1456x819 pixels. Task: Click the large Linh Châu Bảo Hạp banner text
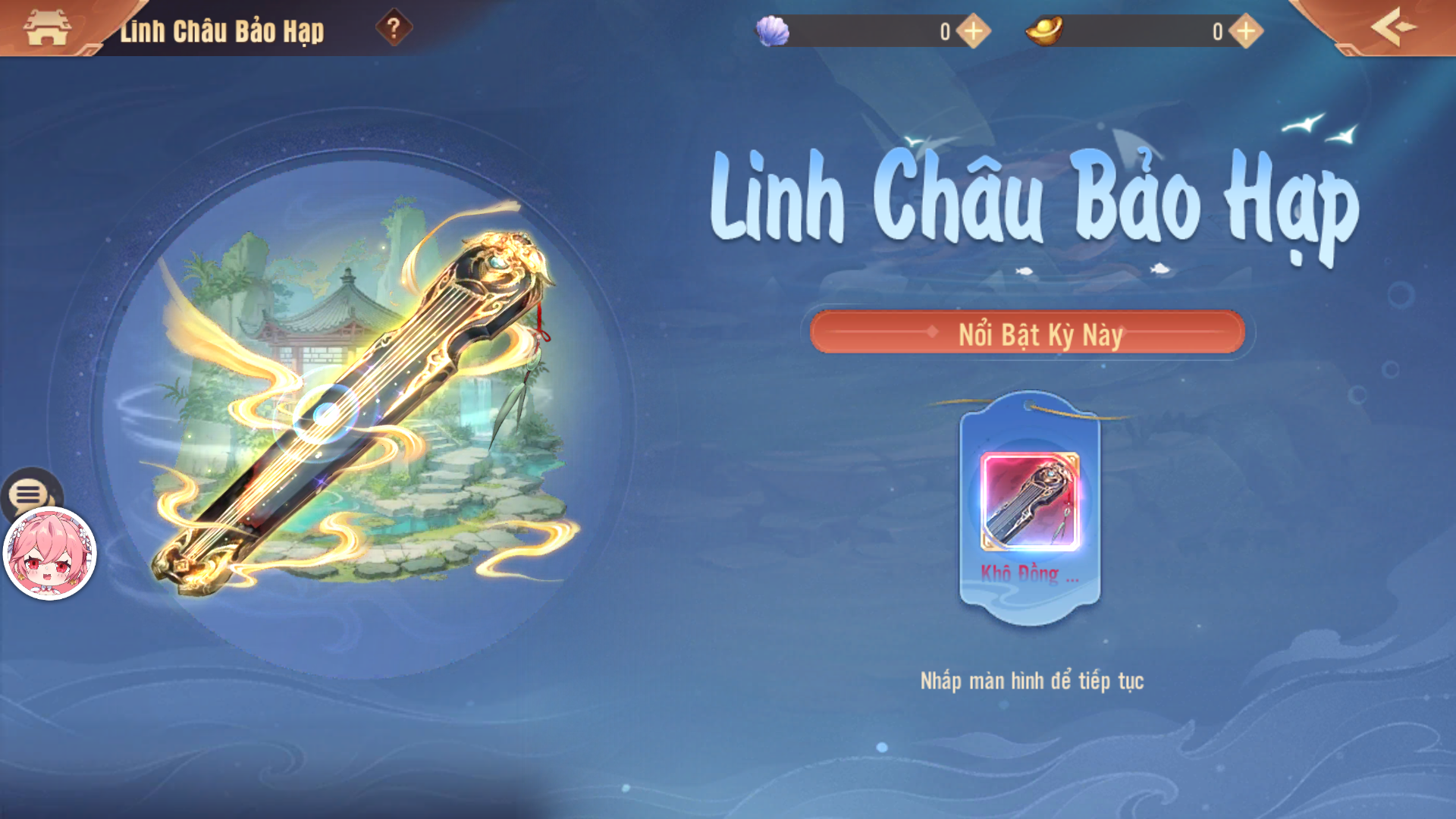coord(1031,201)
